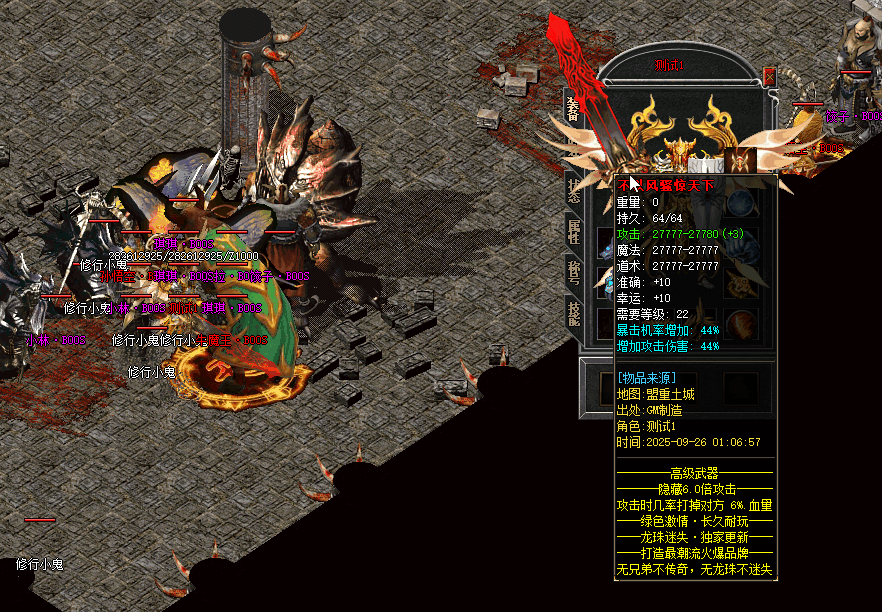Switch to the 技能 skills tab
882x612 pixels.
(x=574, y=315)
